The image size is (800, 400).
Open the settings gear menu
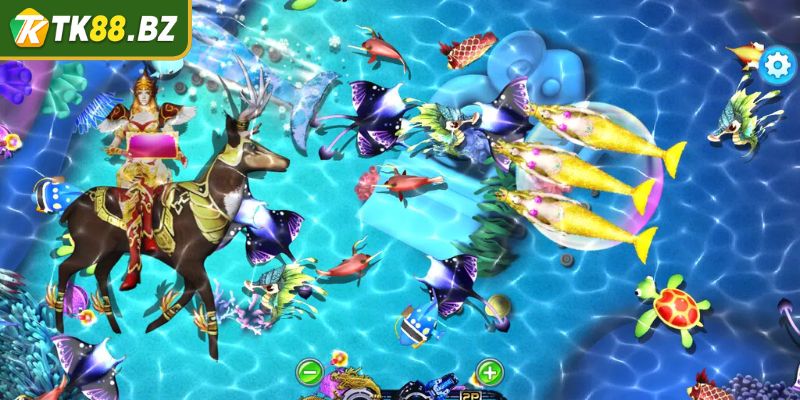[x=776, y=66]
